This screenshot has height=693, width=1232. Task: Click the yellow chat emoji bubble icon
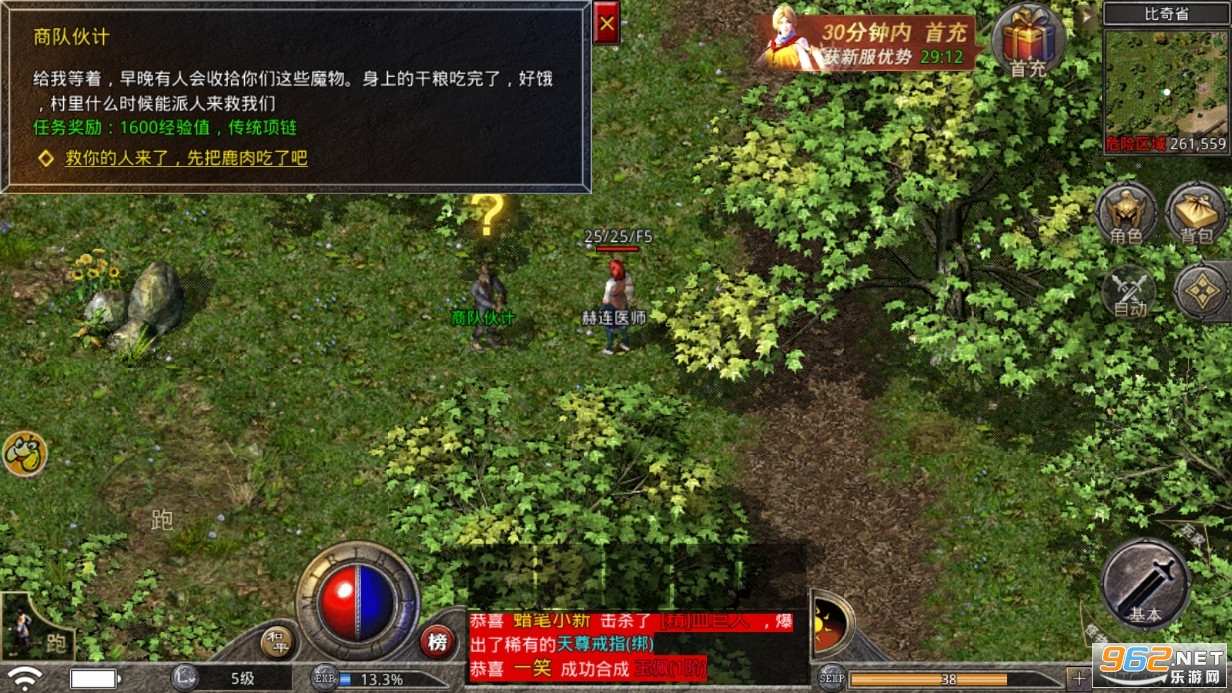24,454
